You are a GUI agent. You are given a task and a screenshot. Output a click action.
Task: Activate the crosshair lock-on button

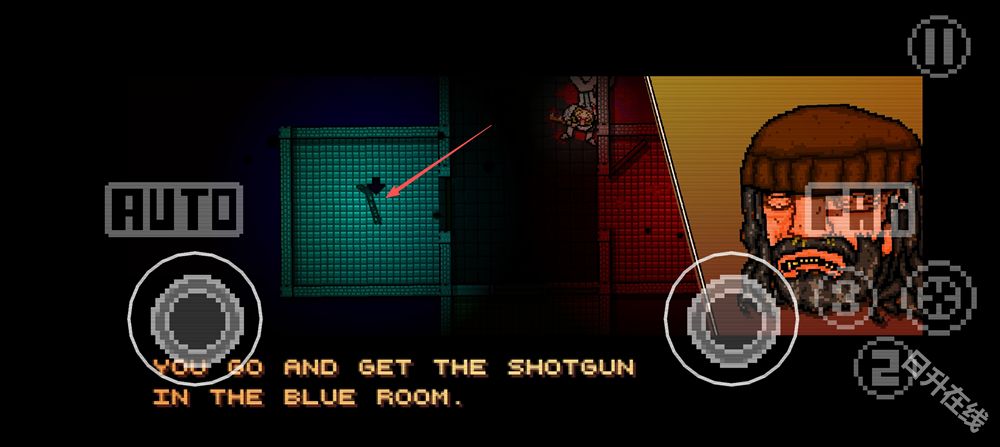coord(942,296)
